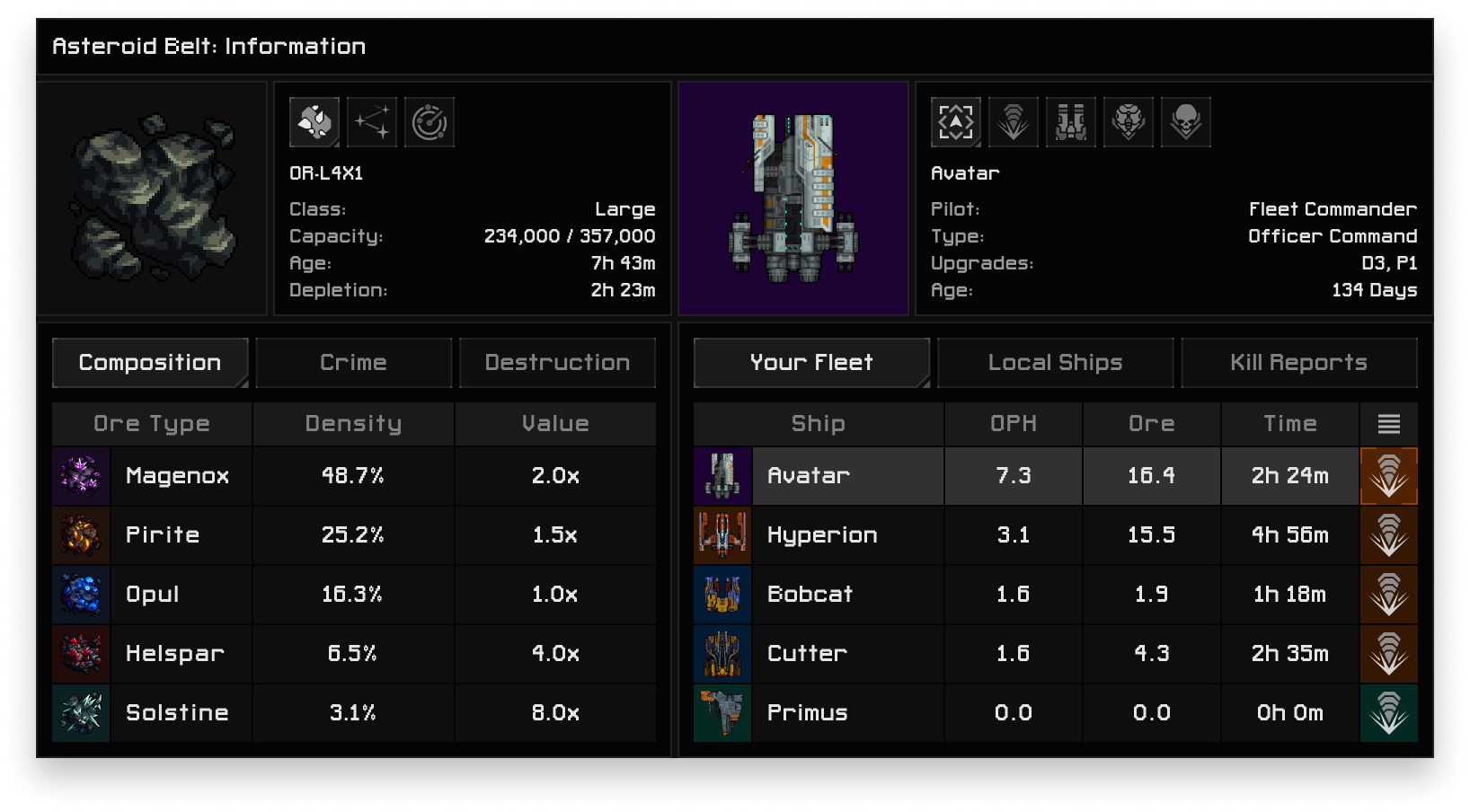
Task: Select the binoculars icon
Action: 1071,122
